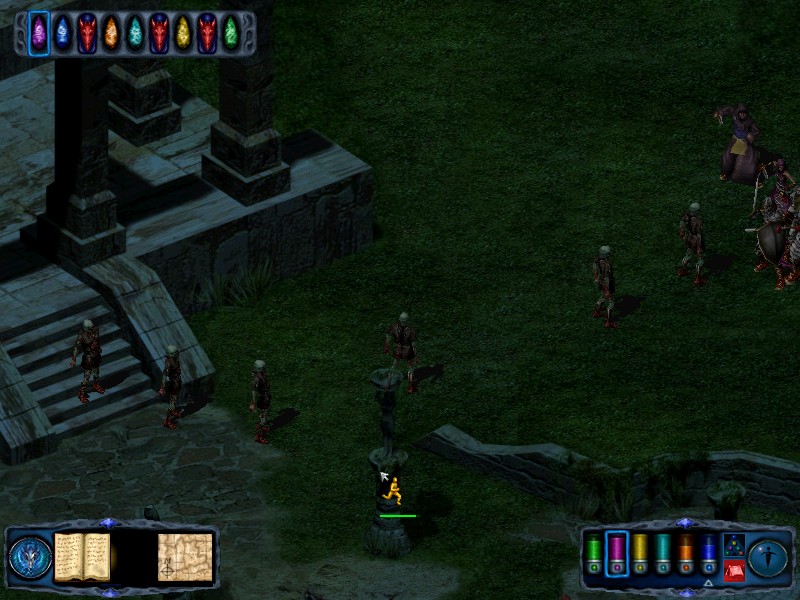Click the small triangle below the vials
The image size is (800, 600).
click(708, 583)
